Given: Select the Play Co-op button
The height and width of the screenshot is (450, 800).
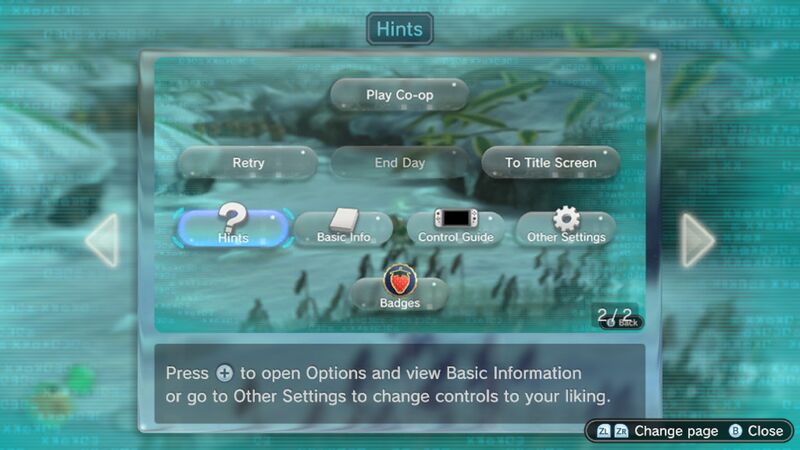Looking at the screenshot, I should tap(399, 95).
